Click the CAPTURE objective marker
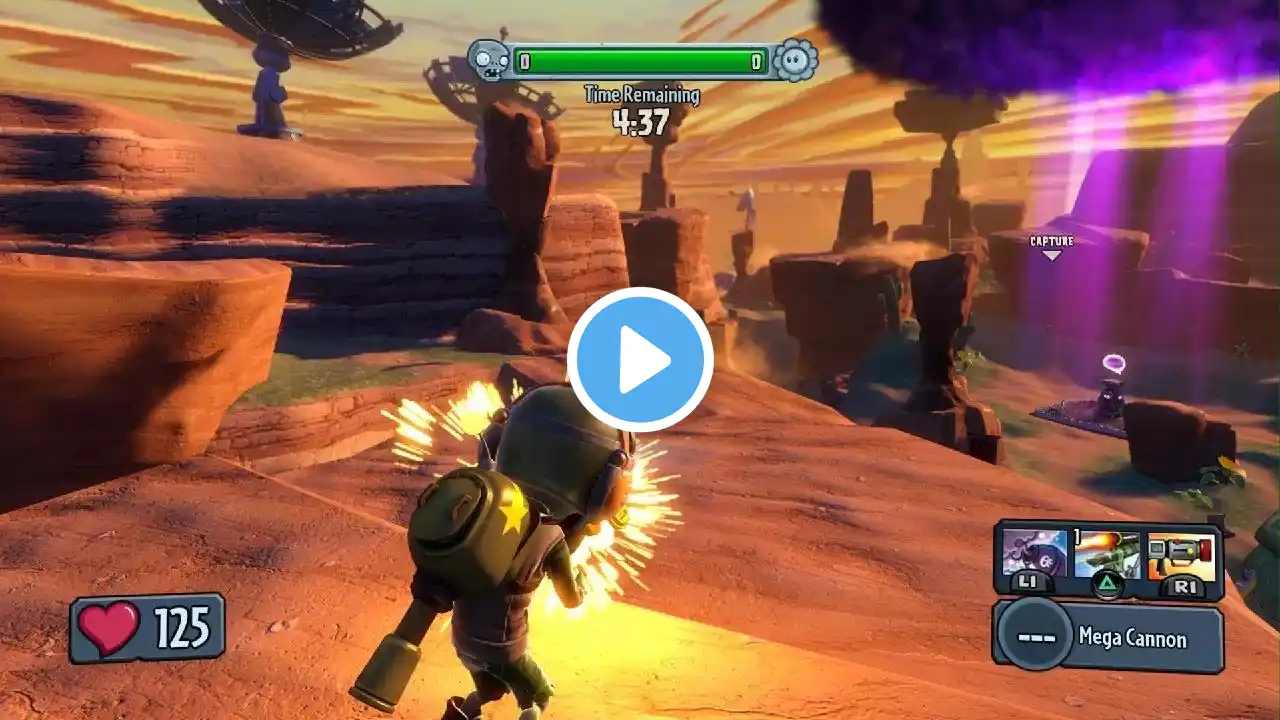 pos(1051,245)
